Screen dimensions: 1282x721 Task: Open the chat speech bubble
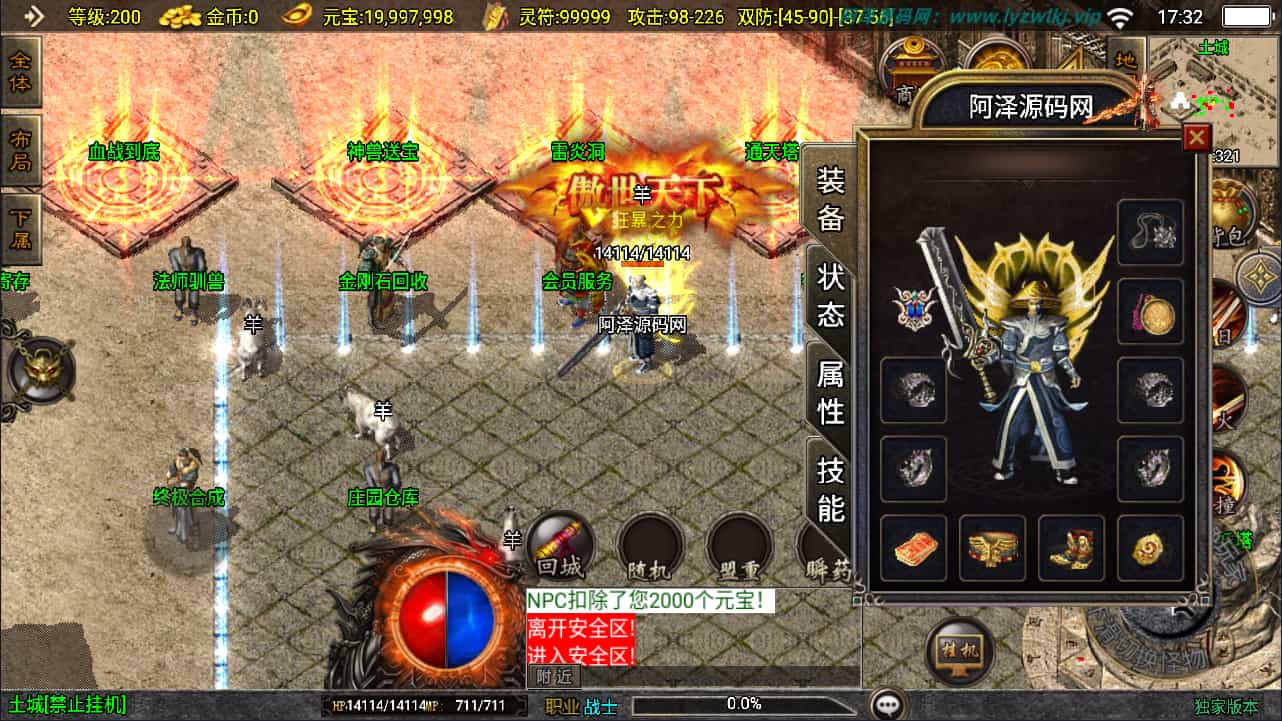[x=886, y=705]
